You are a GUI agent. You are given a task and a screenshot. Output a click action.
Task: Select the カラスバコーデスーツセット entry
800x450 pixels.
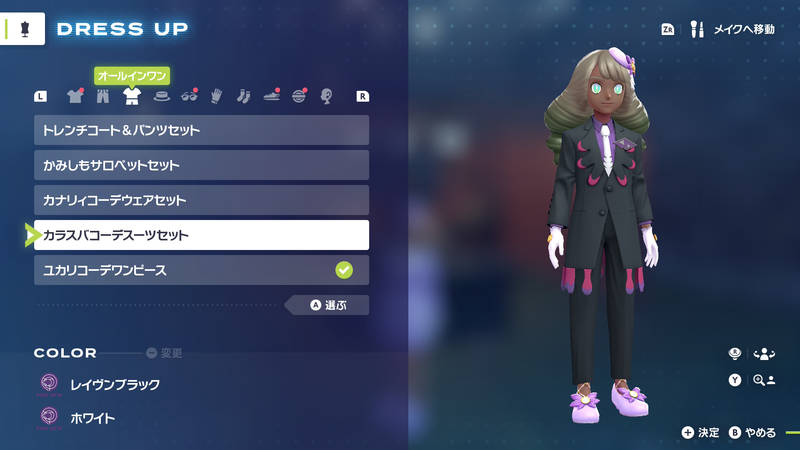201,235
